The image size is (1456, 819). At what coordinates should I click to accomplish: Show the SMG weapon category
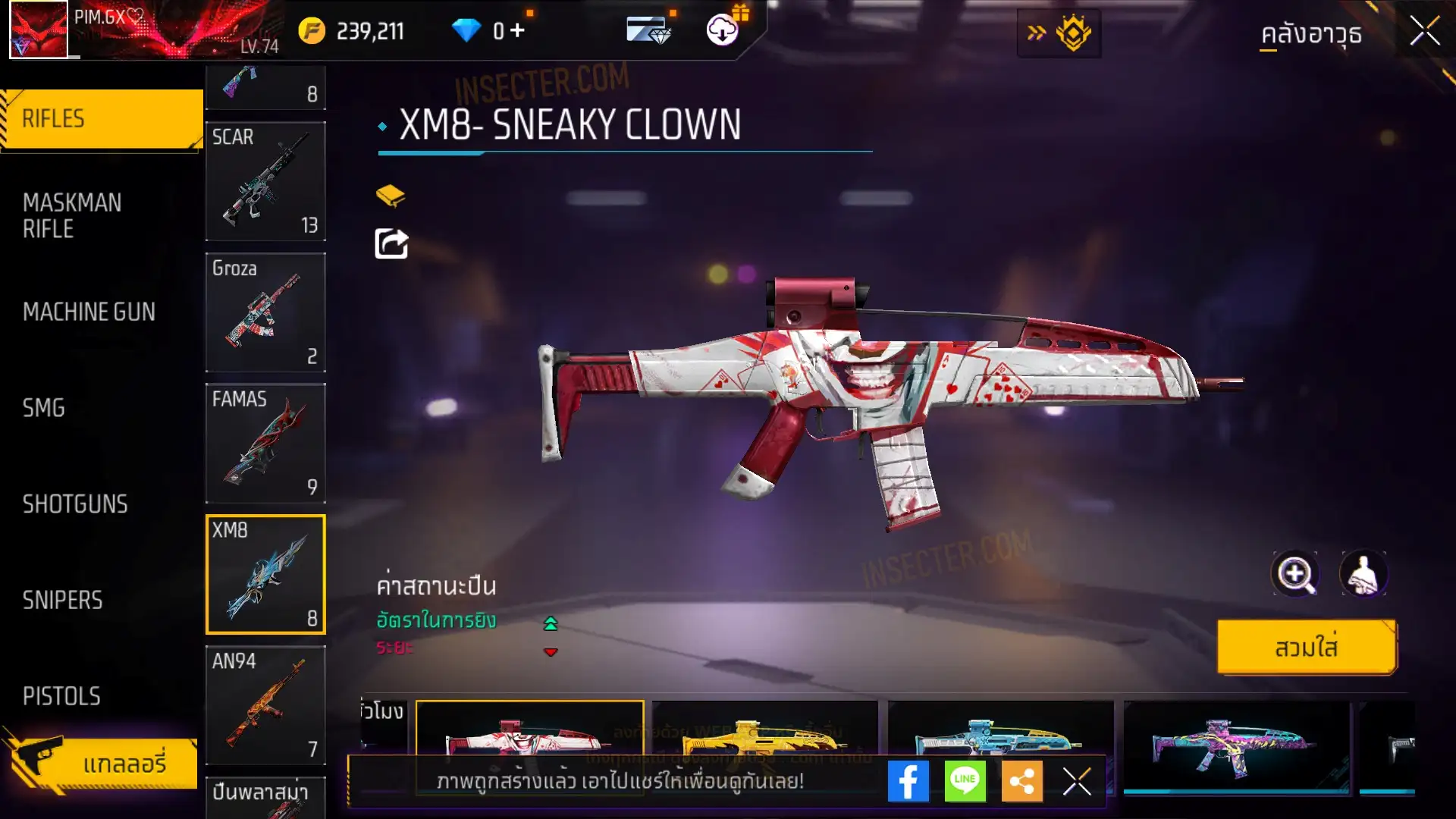[44, 408]
